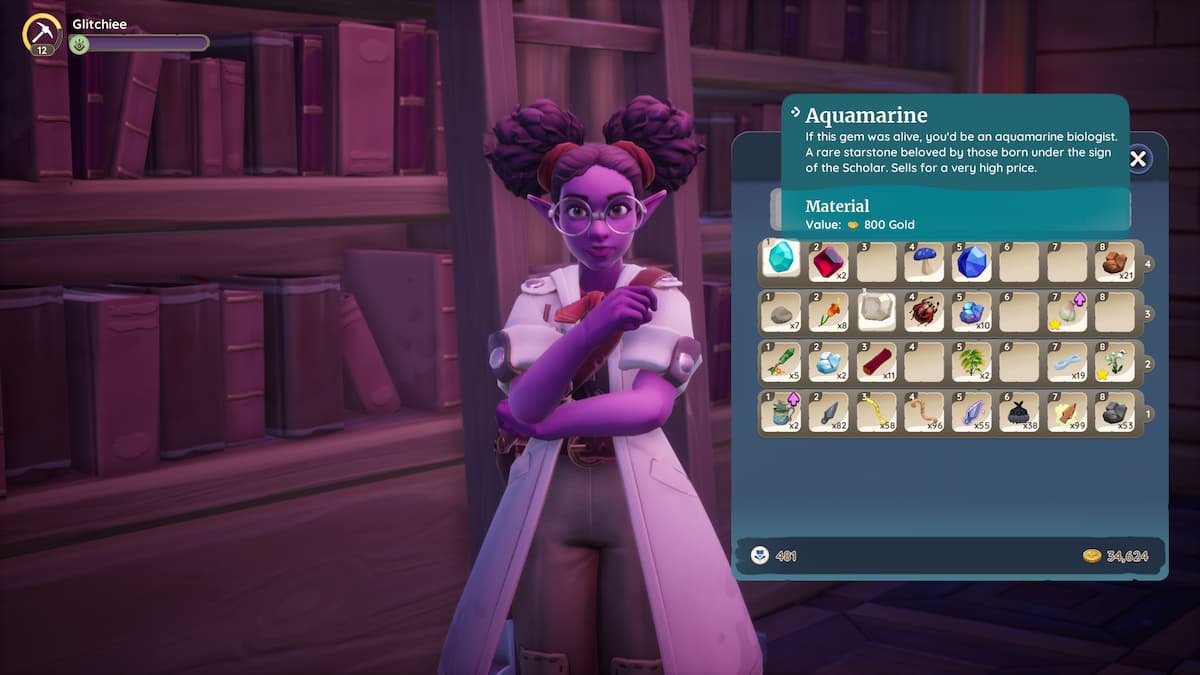1200x675 pixels.
Task: Choose the brown earthworm stack of 96
Action: (x=923, y=412)
